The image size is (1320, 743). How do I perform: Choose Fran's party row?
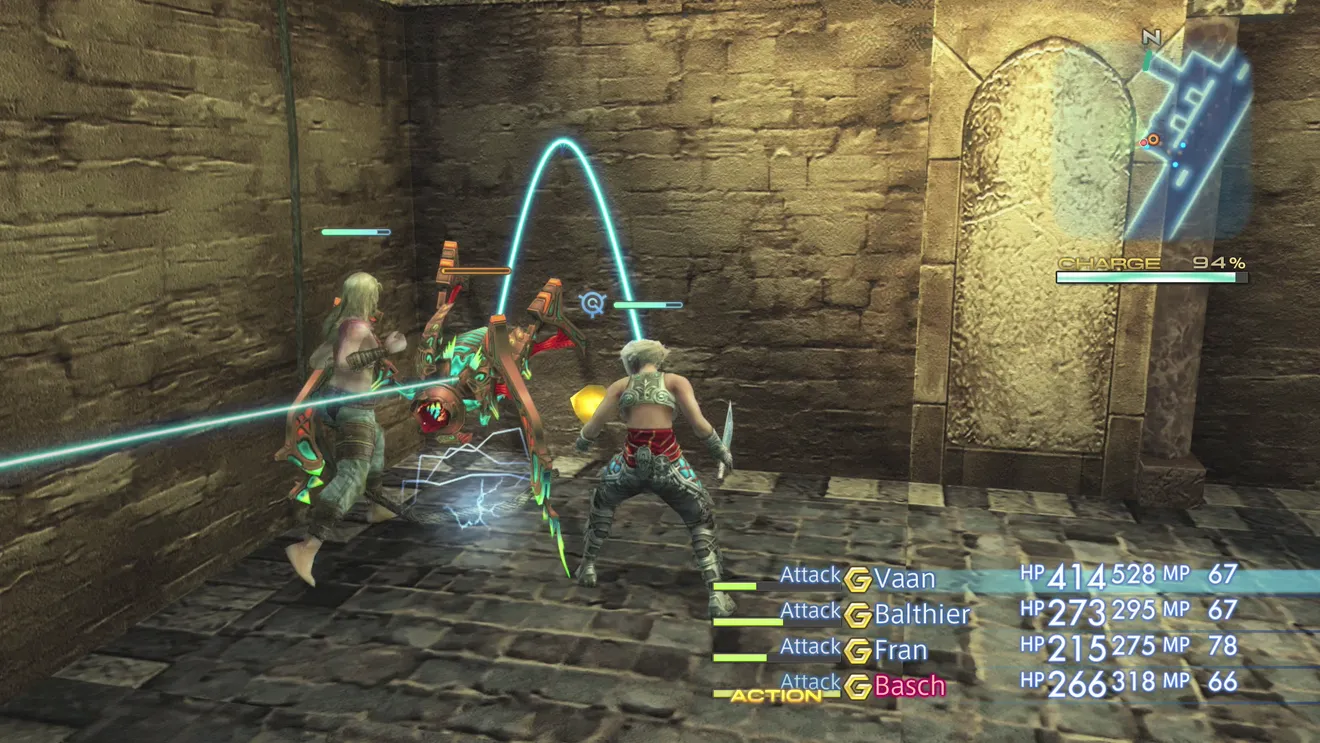point(900,650)
